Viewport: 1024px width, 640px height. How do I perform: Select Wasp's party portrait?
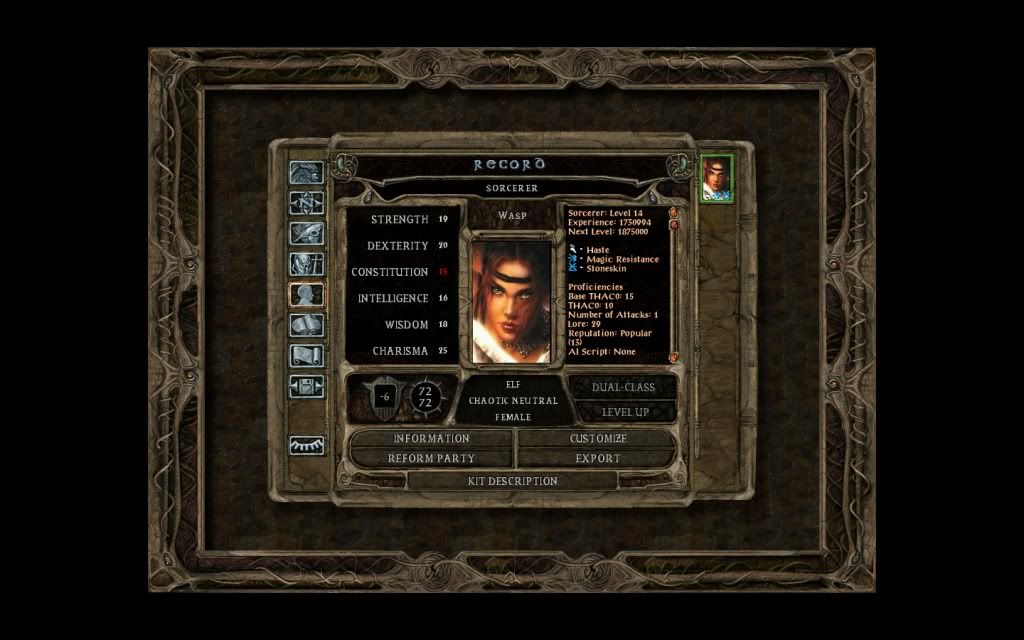tap(716, 179)
